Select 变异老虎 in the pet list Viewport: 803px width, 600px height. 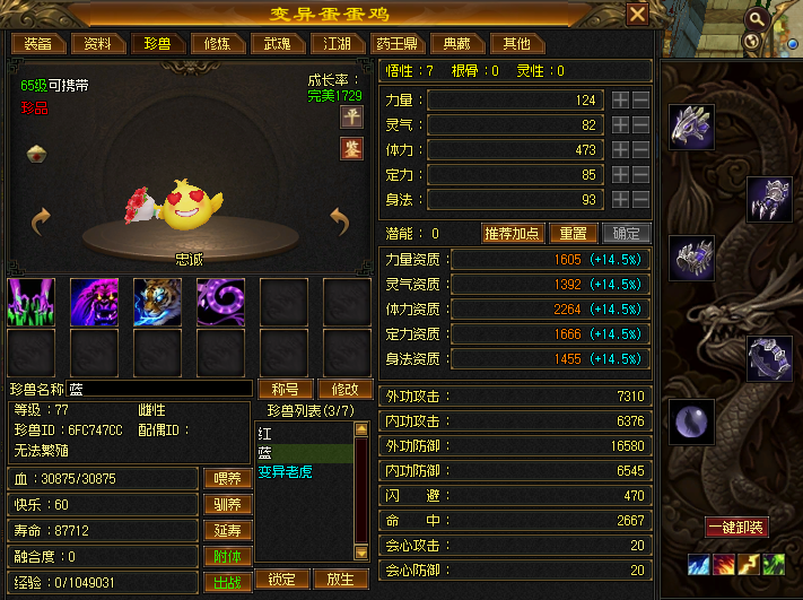[x=285, y=471]
